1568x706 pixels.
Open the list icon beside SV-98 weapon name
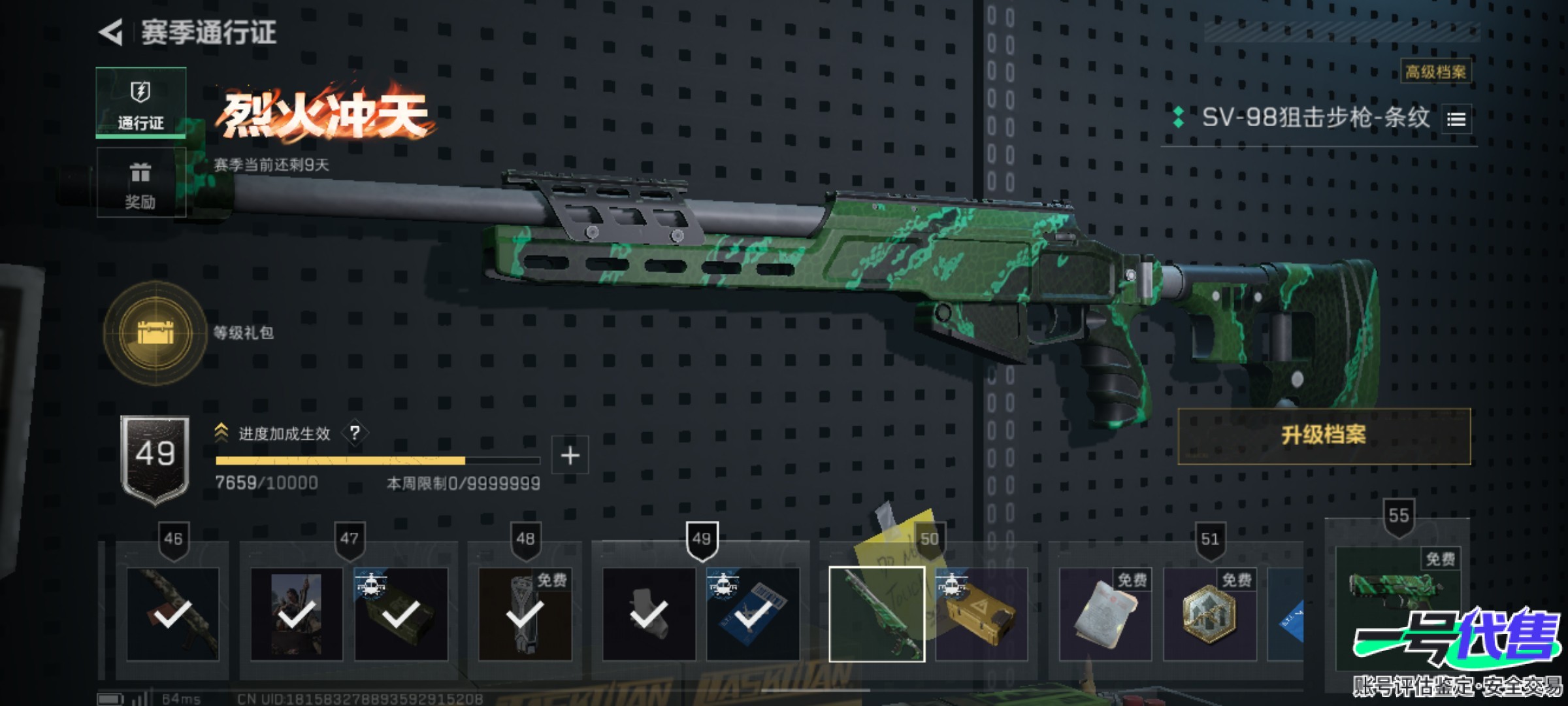coord(1456,120)
